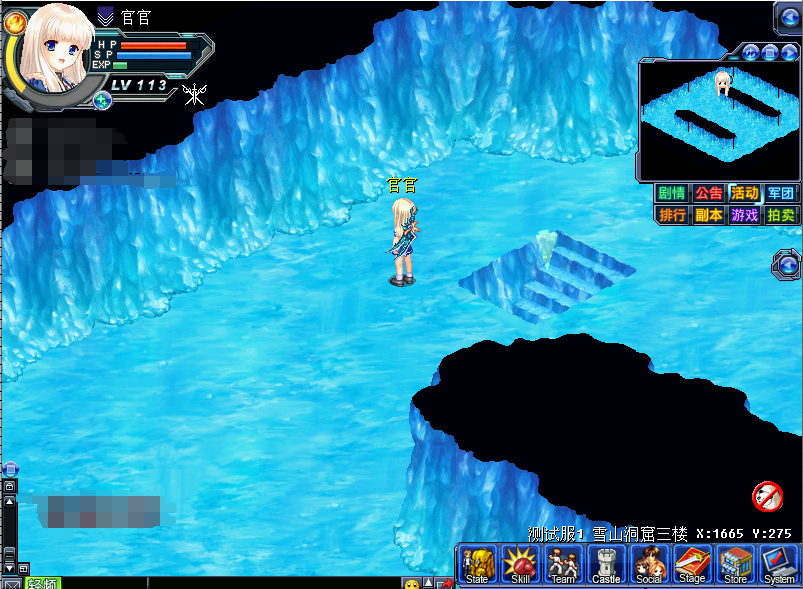The image size is (803, 589).
Task: Open the 拍卖 auction button
Action: click(780, 215)
